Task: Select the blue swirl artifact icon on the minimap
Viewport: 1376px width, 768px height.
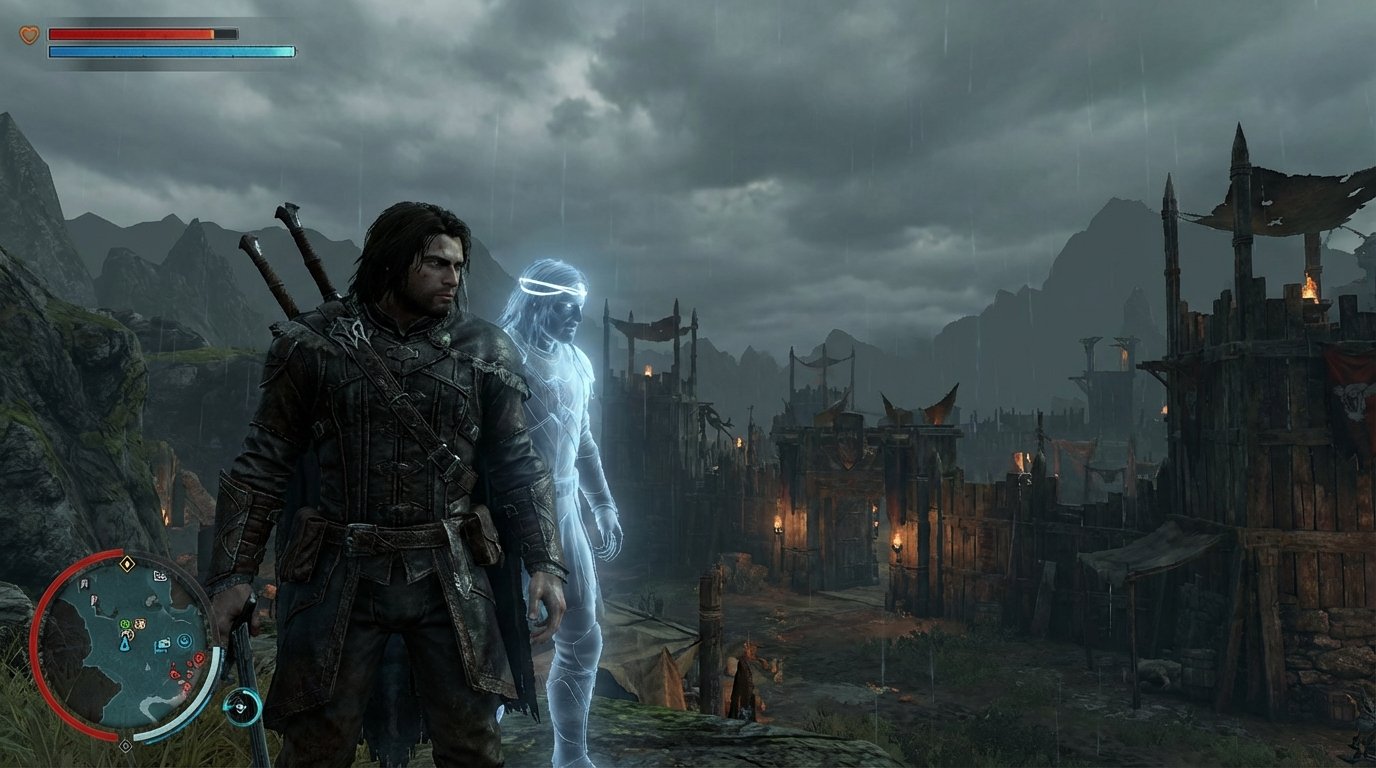Action: pyautogui.click(x=184, y=641)
